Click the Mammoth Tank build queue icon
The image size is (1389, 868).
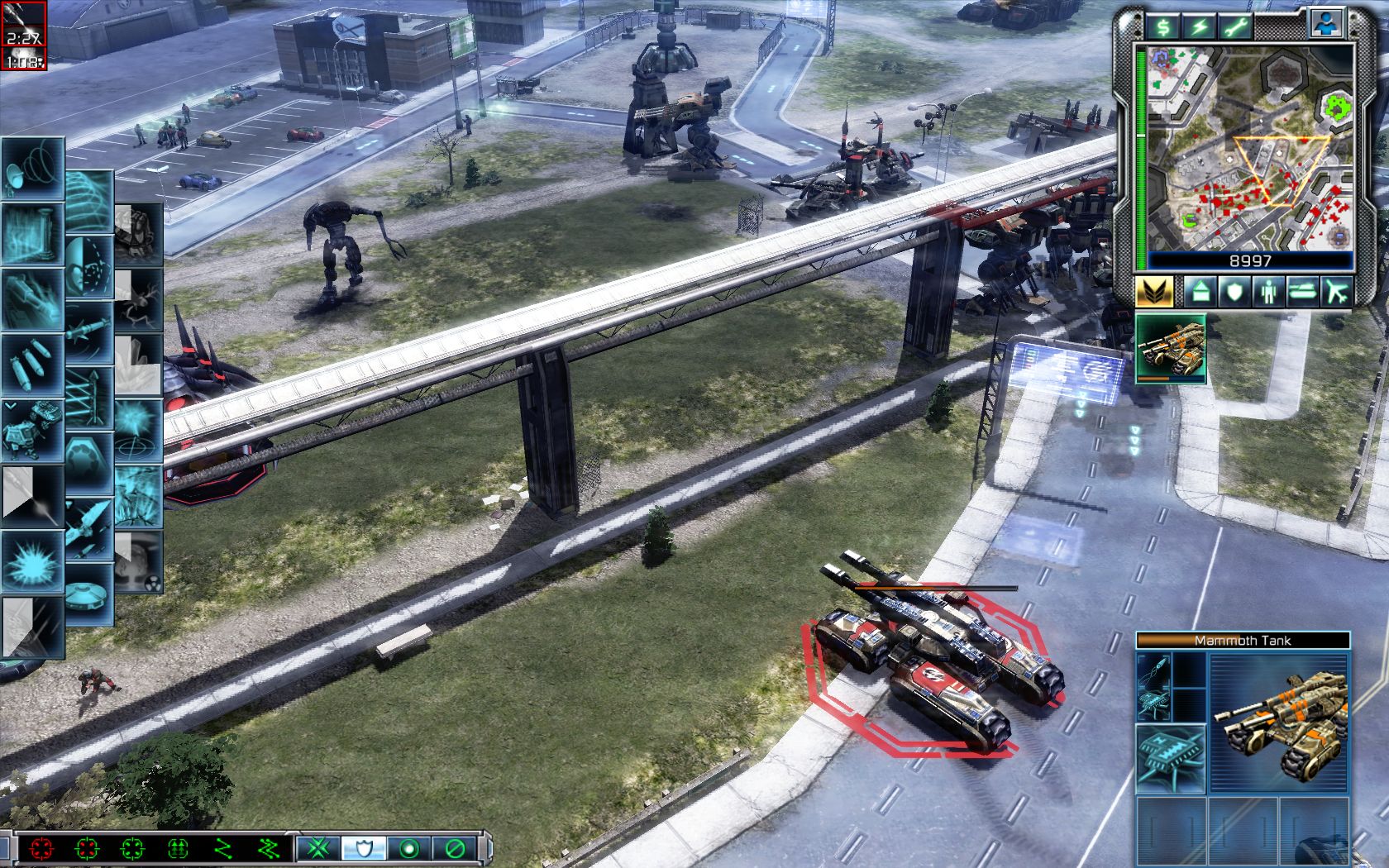coord(1170,349)
